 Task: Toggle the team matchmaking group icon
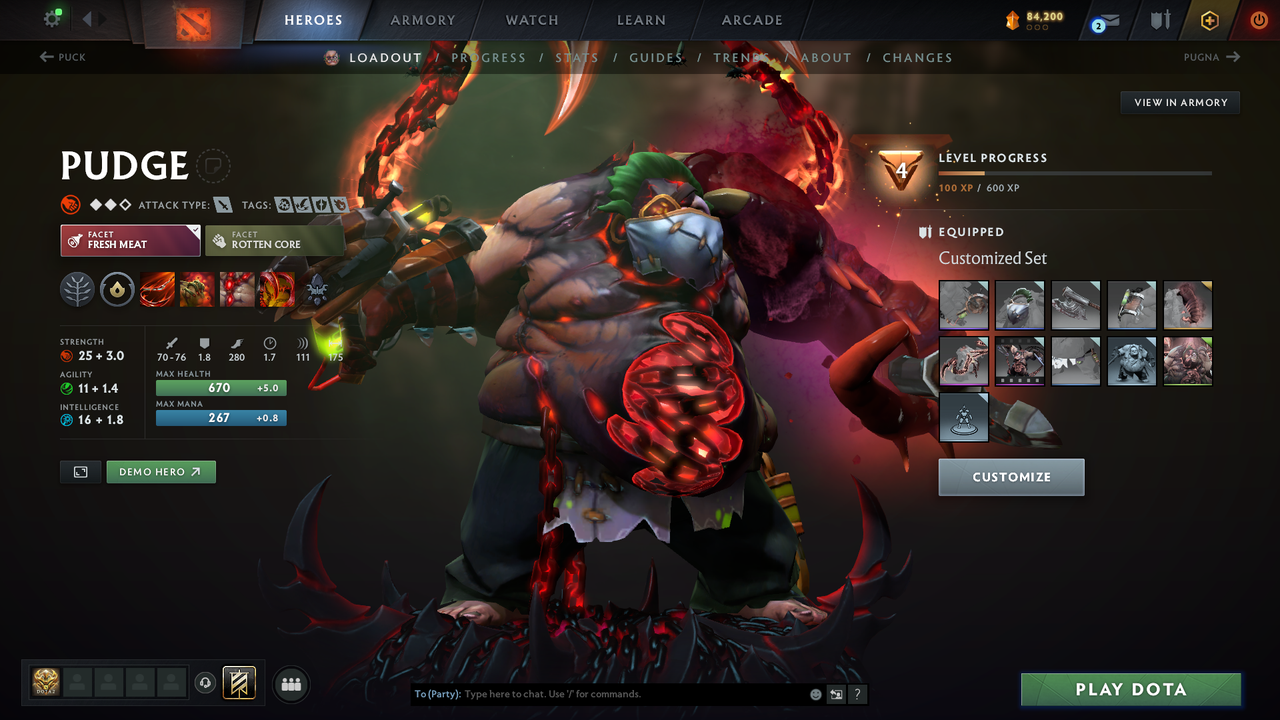point(290,683)
